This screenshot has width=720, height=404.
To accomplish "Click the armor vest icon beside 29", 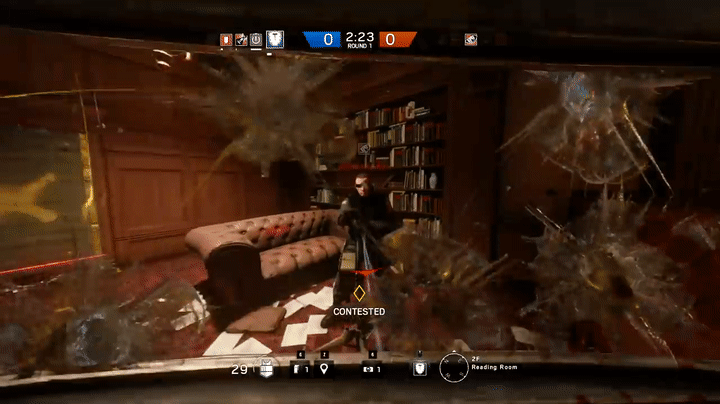I will point(265,369).
